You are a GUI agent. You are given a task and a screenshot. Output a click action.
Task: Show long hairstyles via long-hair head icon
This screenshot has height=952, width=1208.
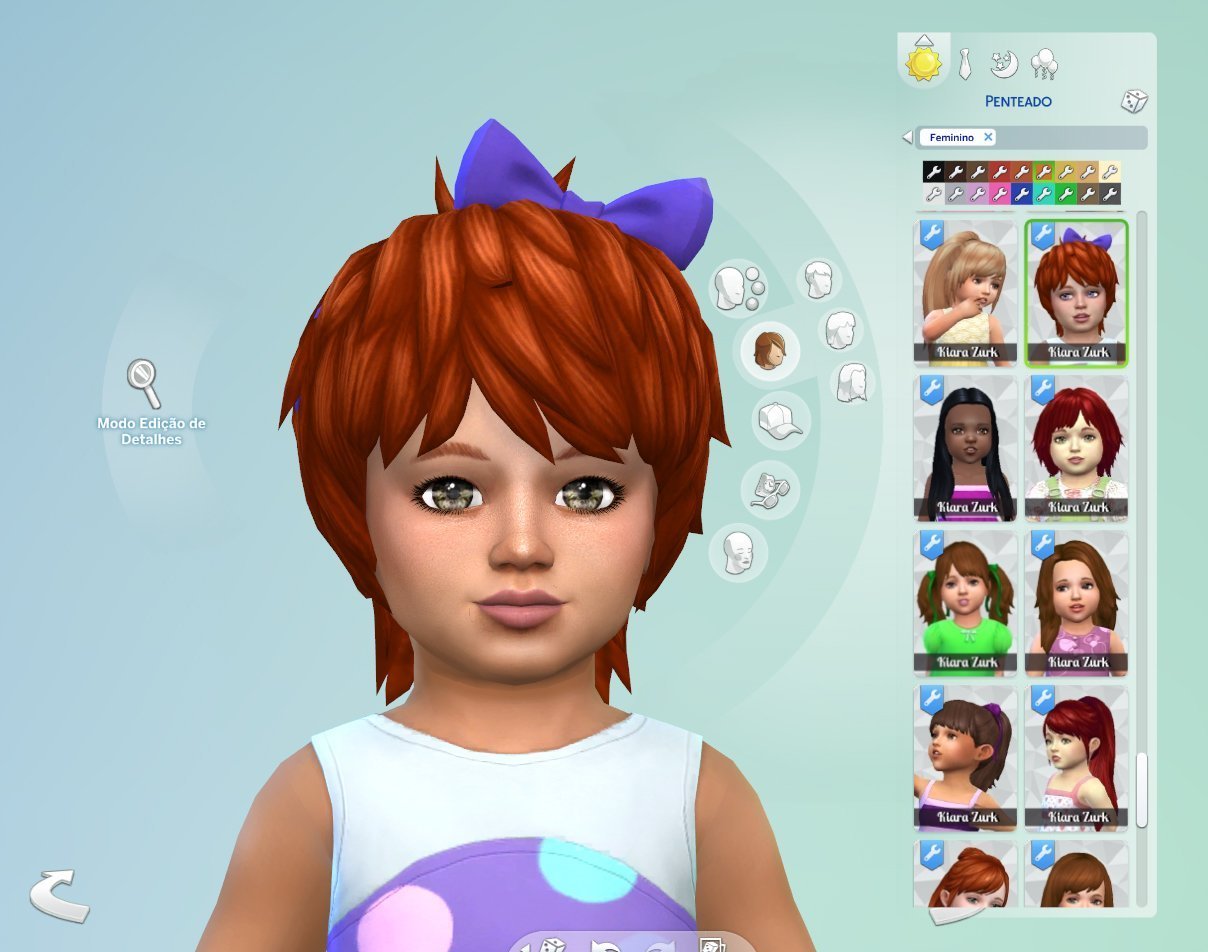[853, 382]
